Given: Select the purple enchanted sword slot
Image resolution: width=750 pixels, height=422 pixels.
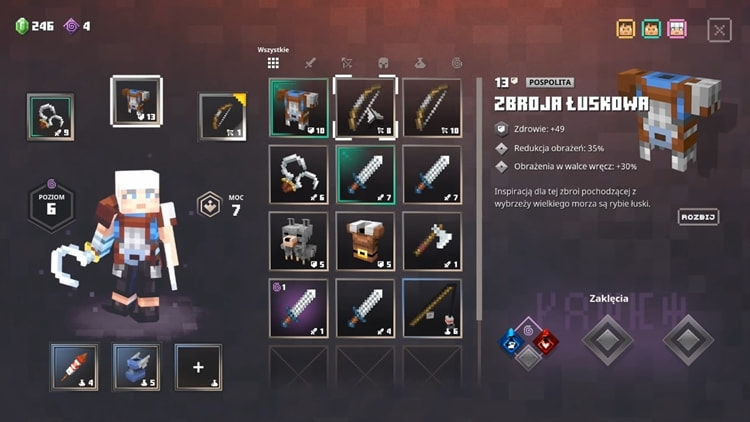Looking at the screenshot, I should [298, 308].
